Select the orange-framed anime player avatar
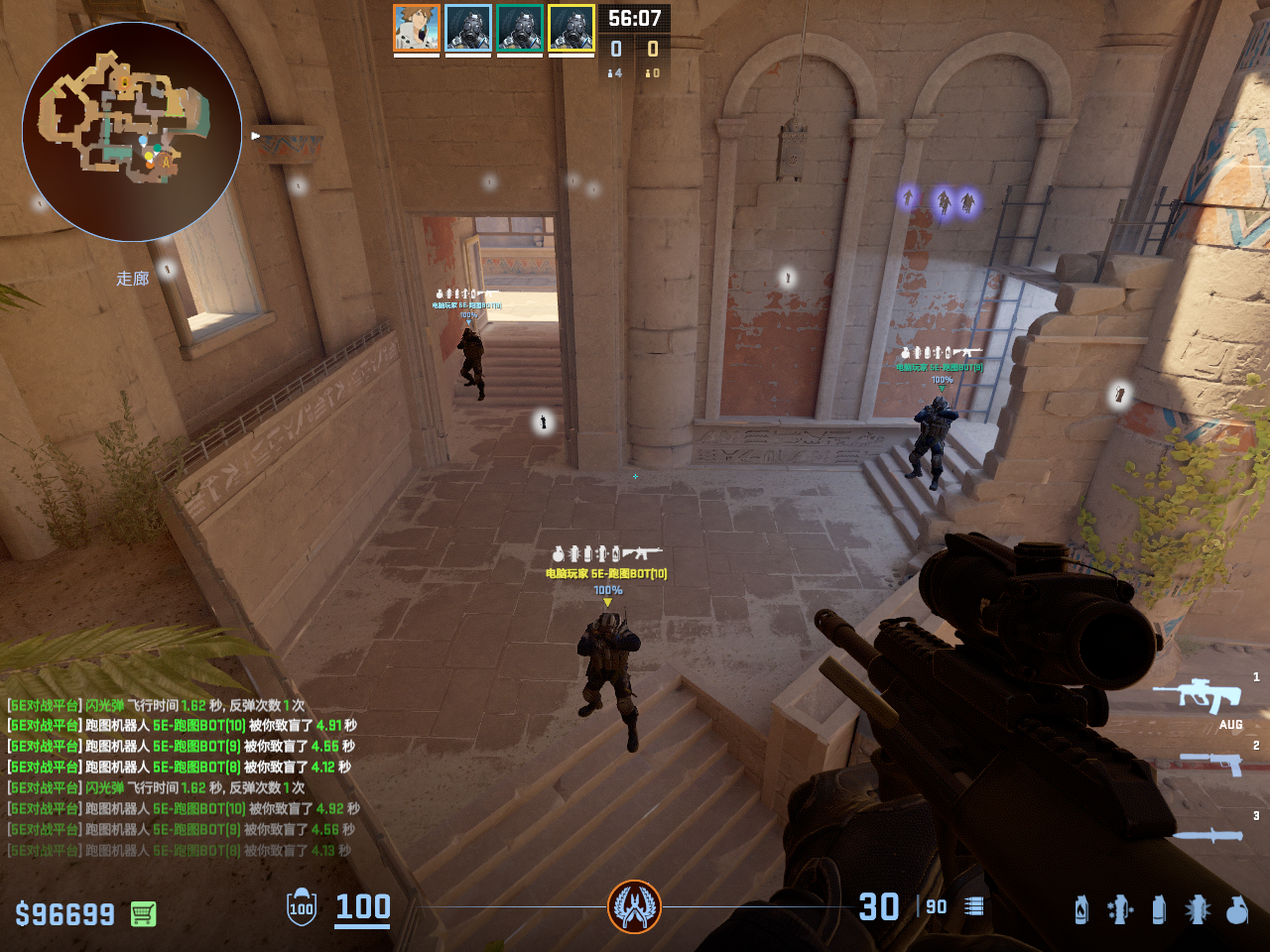This screenshot has width=1270, height=952. [x=417, y=28]
